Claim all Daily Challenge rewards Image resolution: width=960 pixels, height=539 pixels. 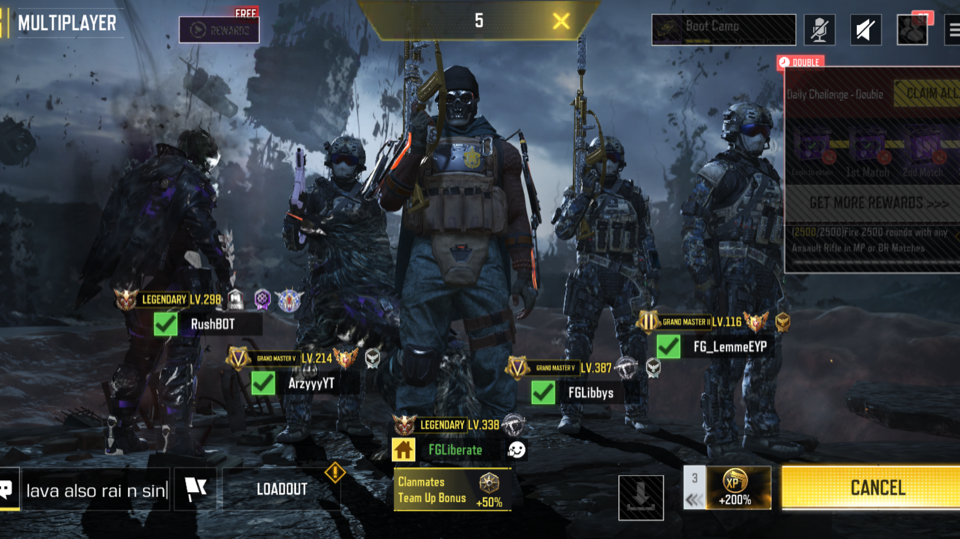(927, 93)
